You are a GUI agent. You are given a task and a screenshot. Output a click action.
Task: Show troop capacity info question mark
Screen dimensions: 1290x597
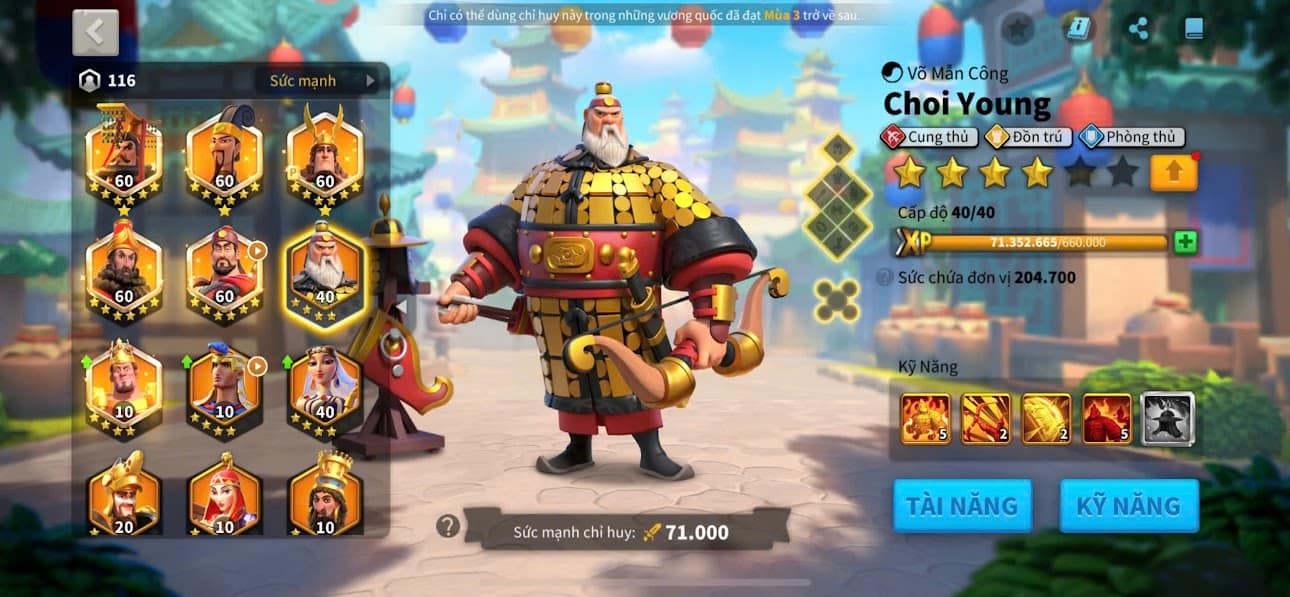tap(884, 278)
